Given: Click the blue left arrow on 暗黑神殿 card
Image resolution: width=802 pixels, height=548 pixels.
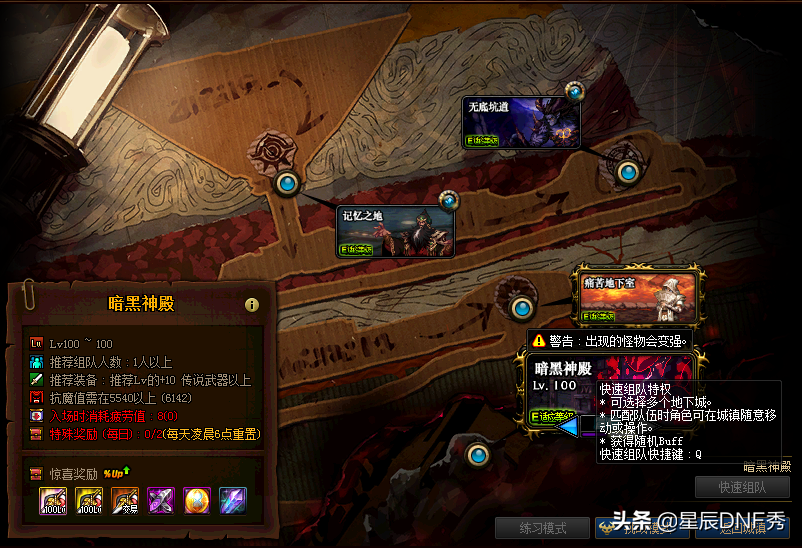Looking at the screenshot, I should point(569,427).
